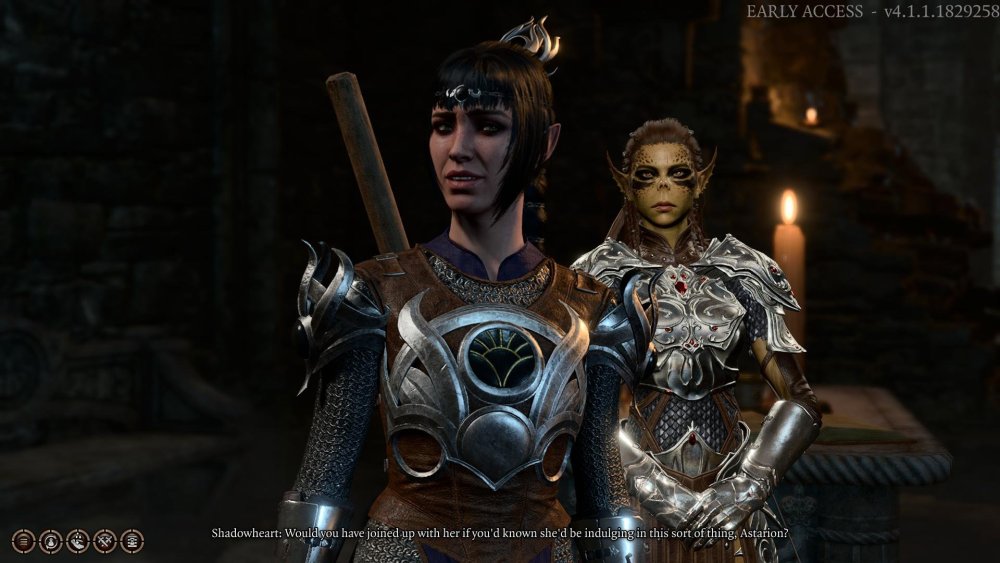1000x563 pixels.
Task: Select the hand with sparkles icon
Action: point(78,541)
